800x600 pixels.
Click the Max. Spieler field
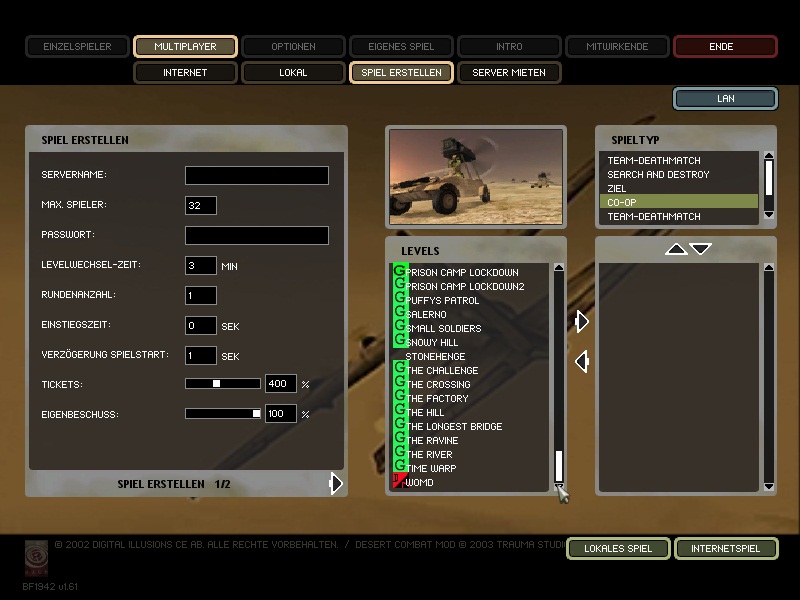pos(201,206)
